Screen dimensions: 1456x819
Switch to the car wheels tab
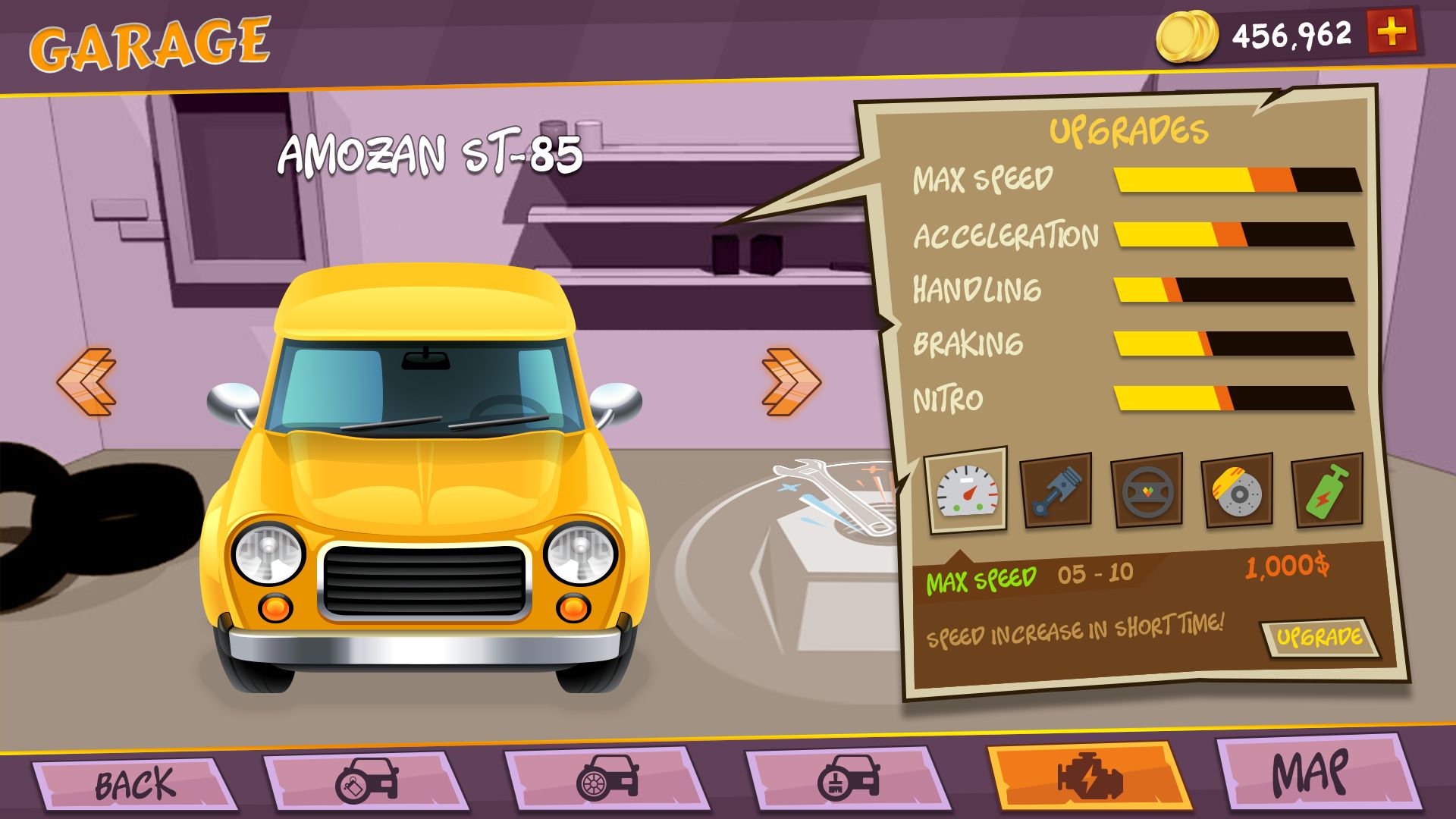pyautogui.click(x=607, y=780)
